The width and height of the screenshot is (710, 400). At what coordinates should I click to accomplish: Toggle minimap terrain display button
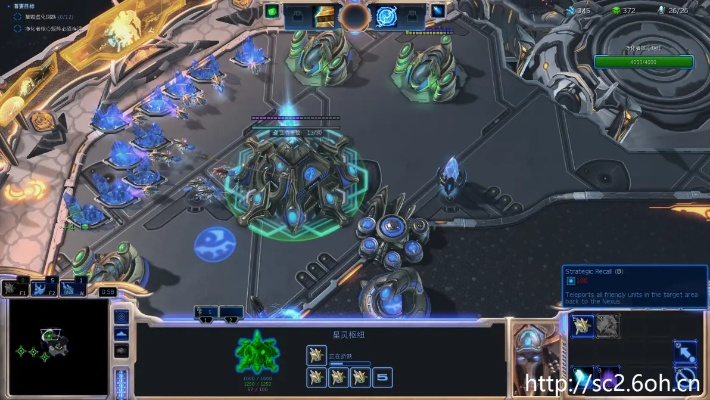122,334
